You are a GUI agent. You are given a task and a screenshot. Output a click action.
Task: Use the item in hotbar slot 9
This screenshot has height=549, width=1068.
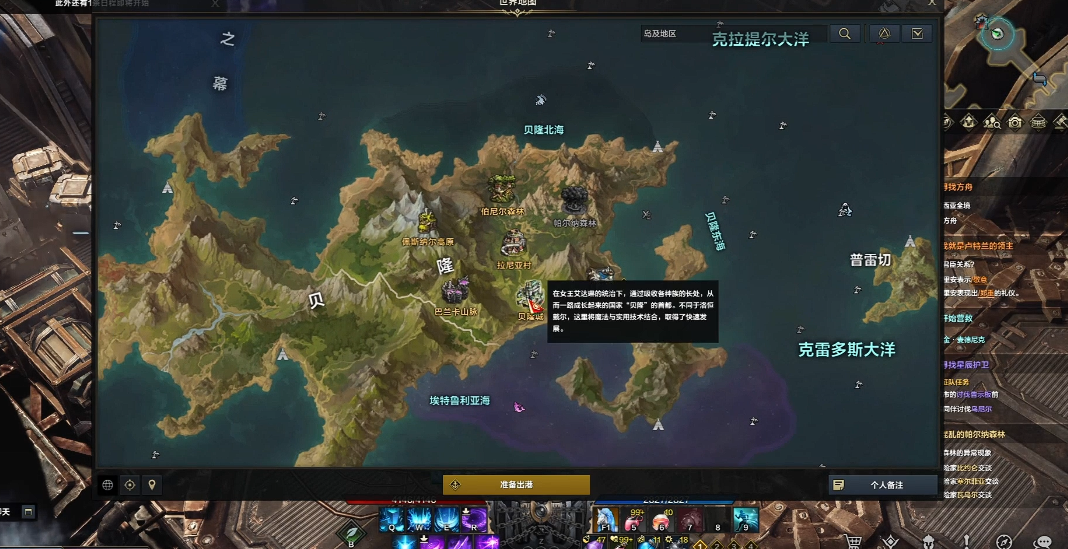(745, 519)
